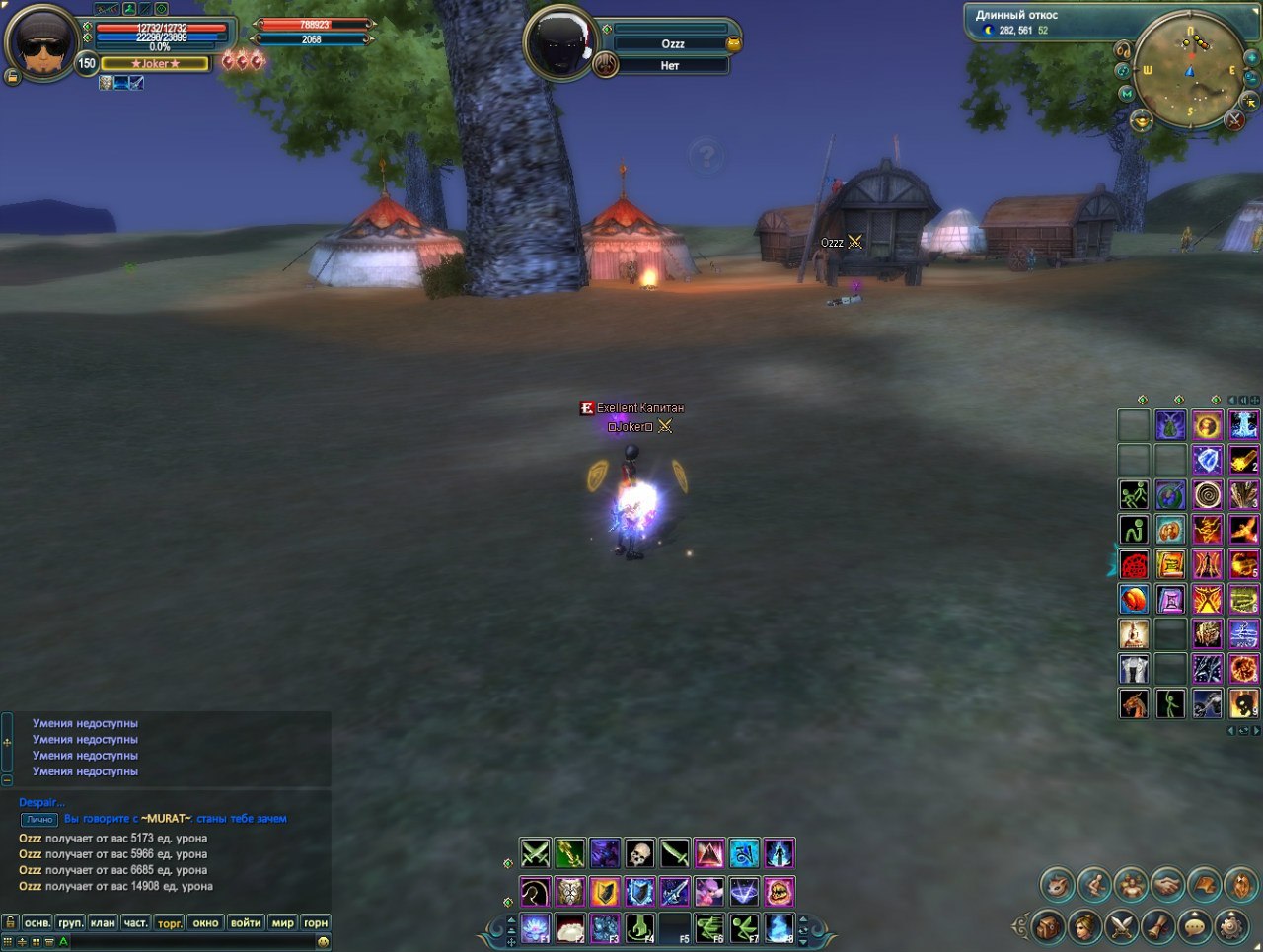Activate the orange shield buff skill
The height and width of the screenshot is (952, 1263).
point(605,892)
